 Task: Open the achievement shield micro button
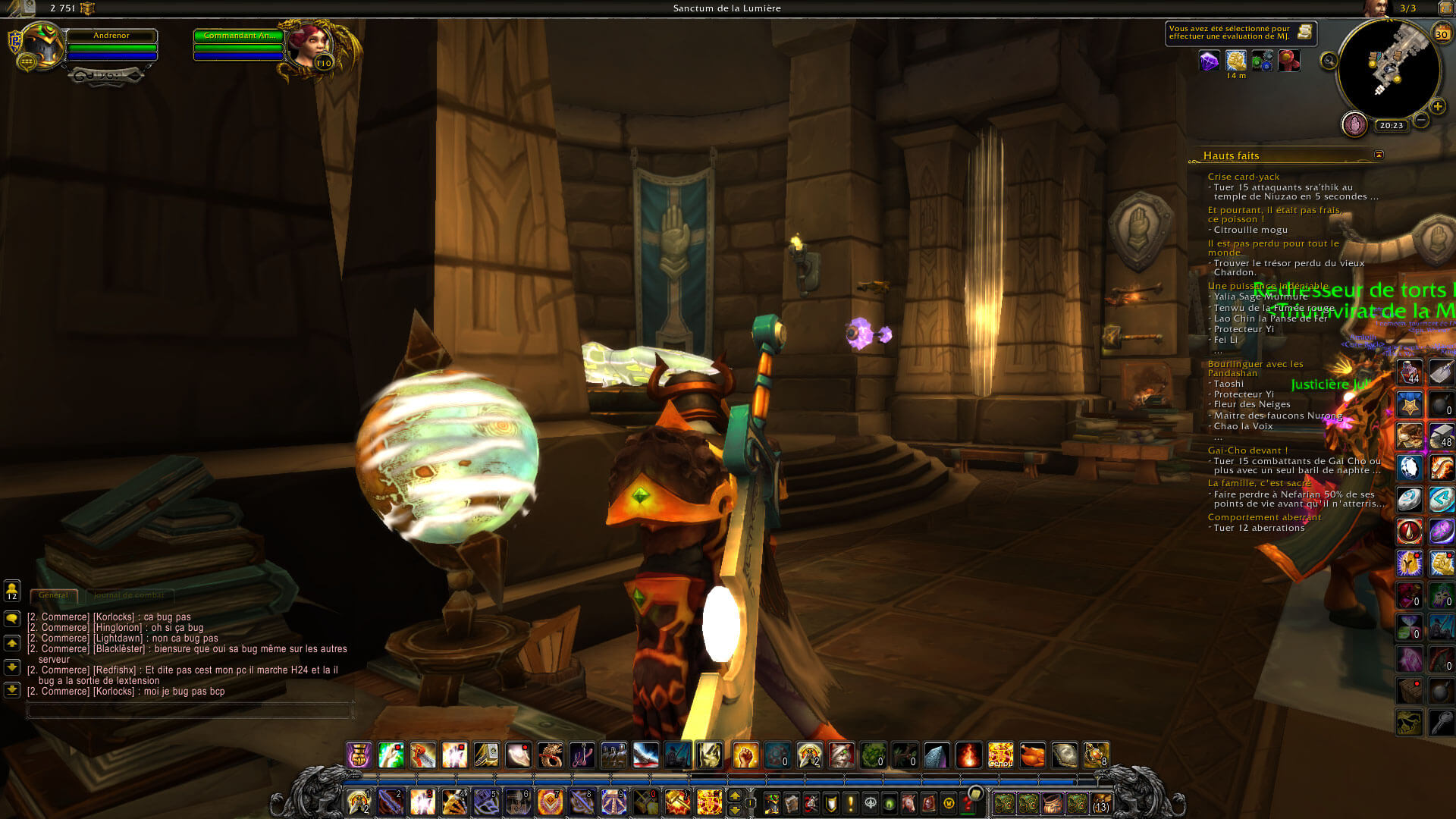pos(831,803)
